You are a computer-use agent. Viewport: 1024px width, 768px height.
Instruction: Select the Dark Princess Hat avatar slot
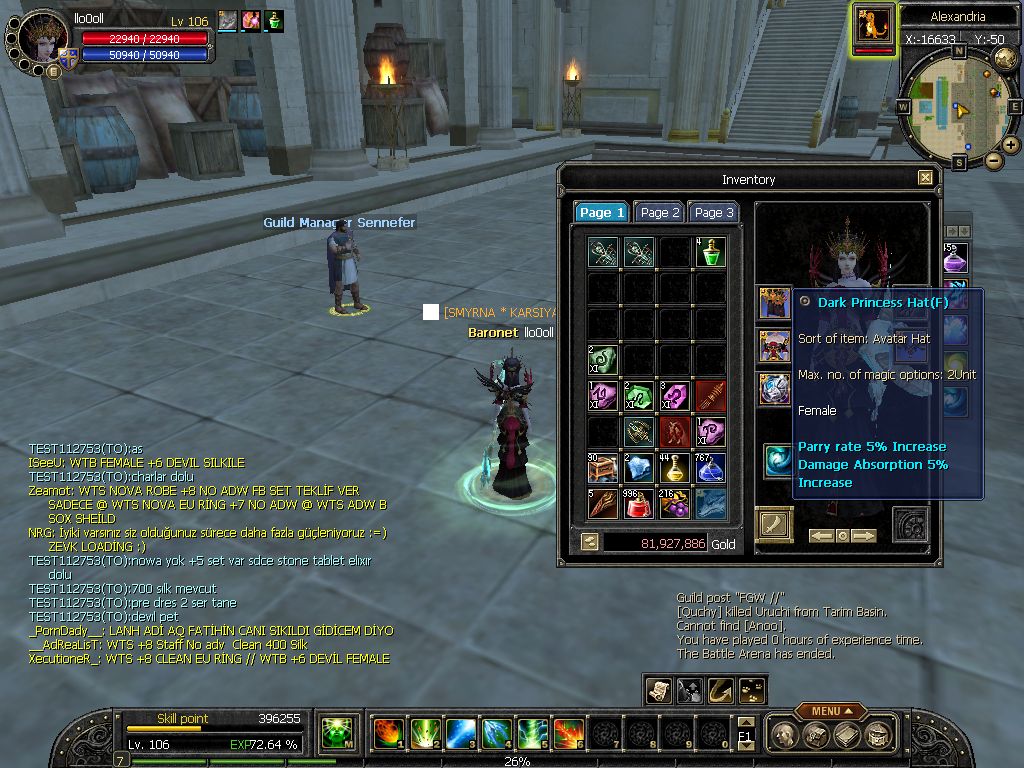[774, 303]
